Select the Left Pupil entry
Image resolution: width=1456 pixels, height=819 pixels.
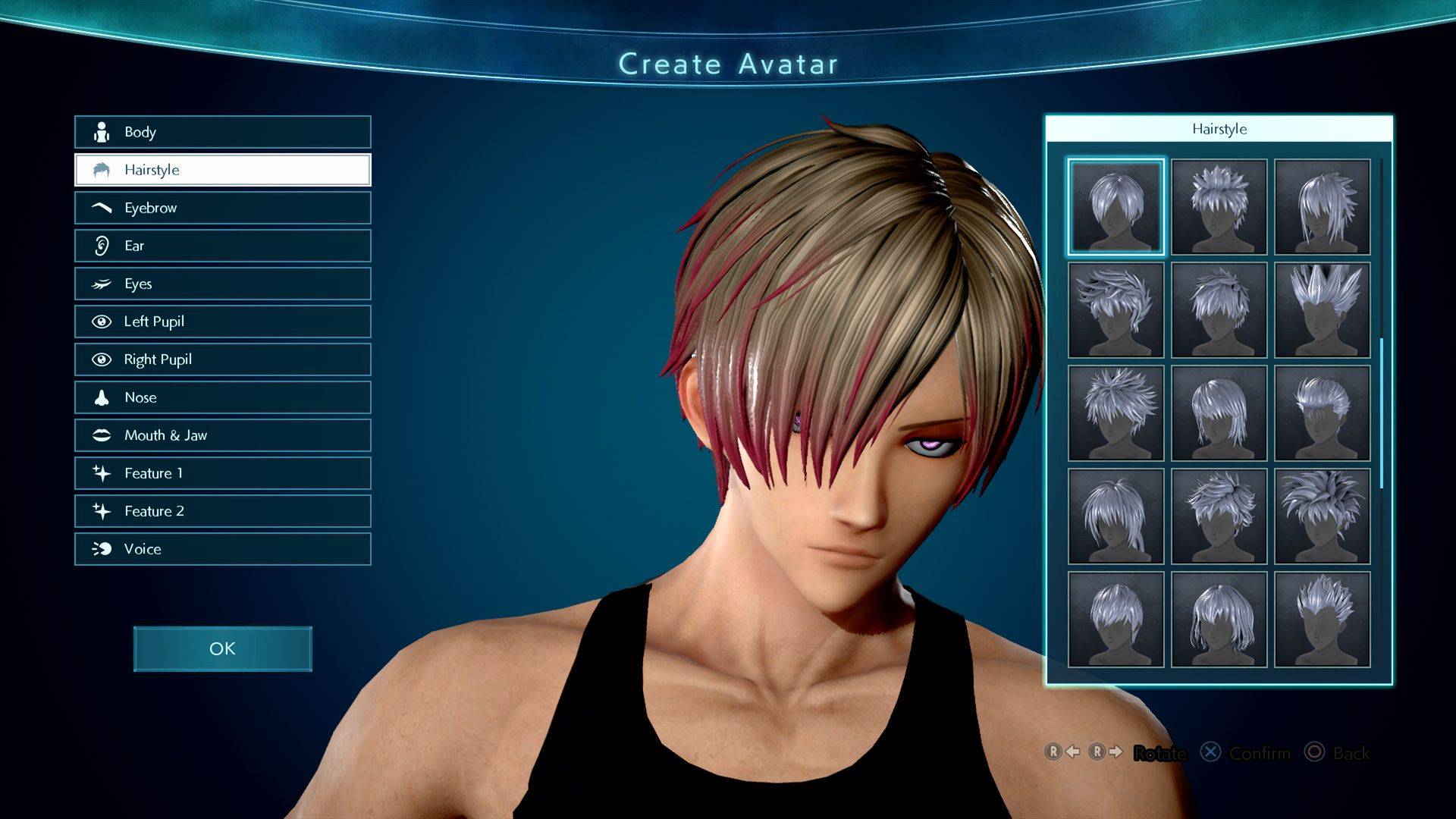tap(222, 322)
